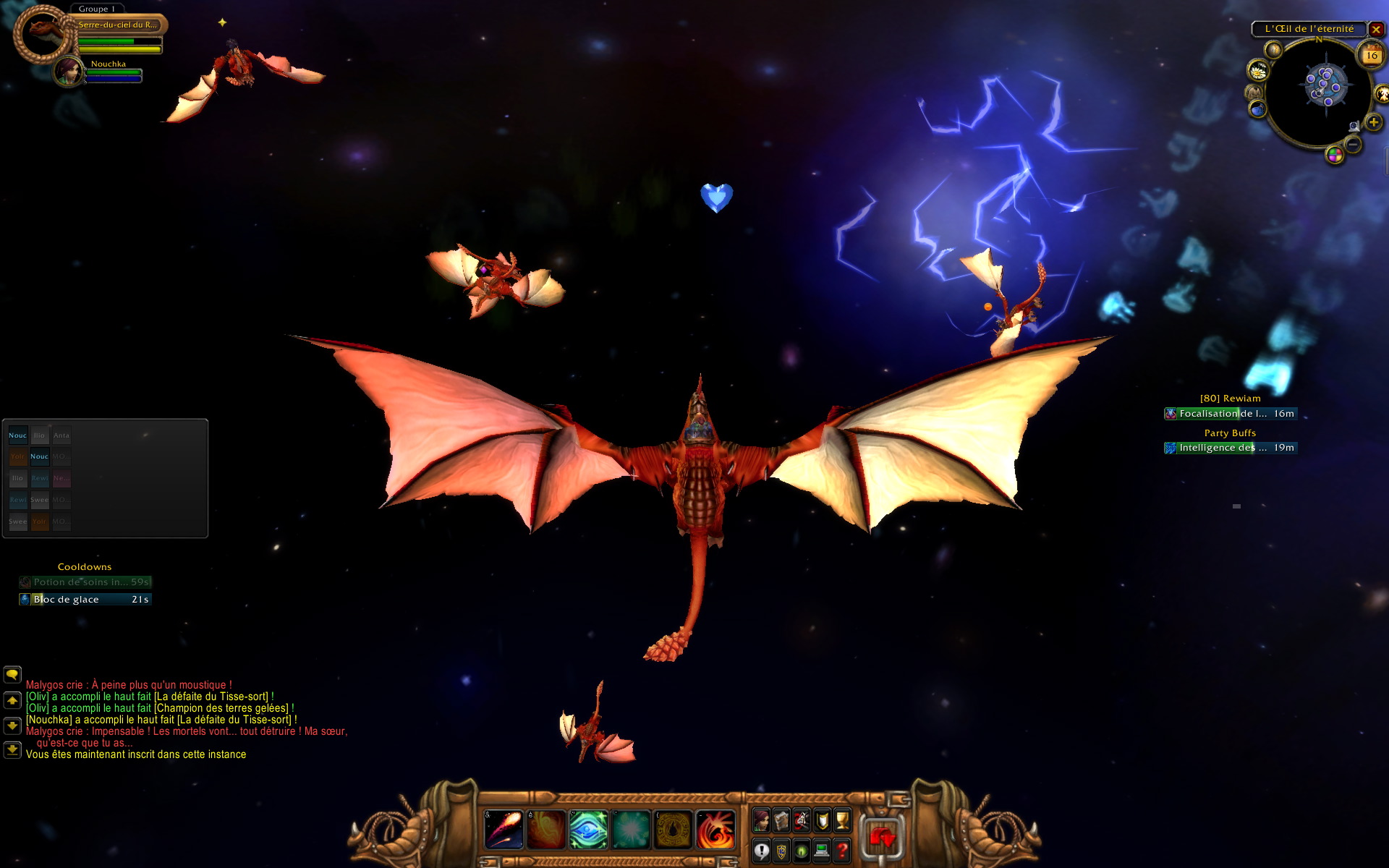
Task: Open the help red question mark
Action: (842, 851)
